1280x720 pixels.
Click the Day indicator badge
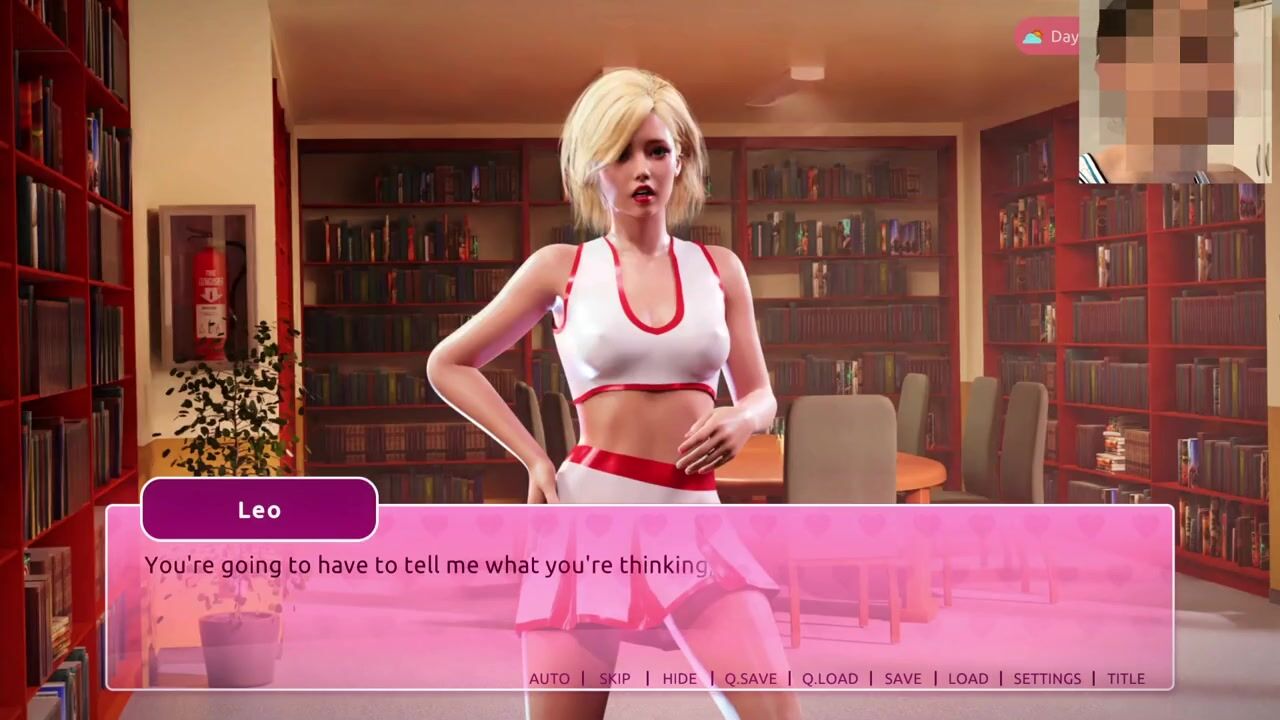coord(1050,37)
